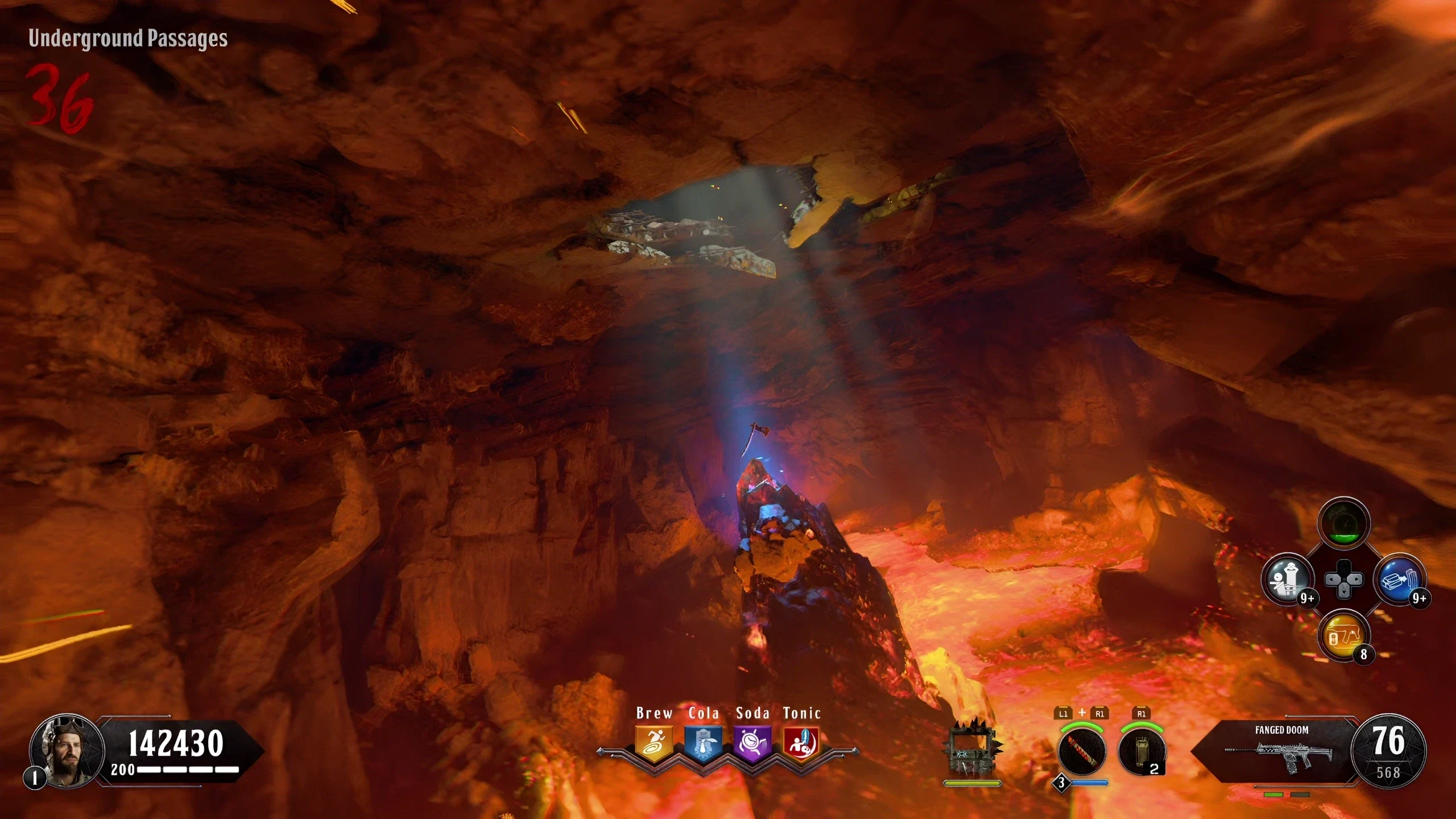Use the blue ammo crates elixir

(x=1399, y=580)
